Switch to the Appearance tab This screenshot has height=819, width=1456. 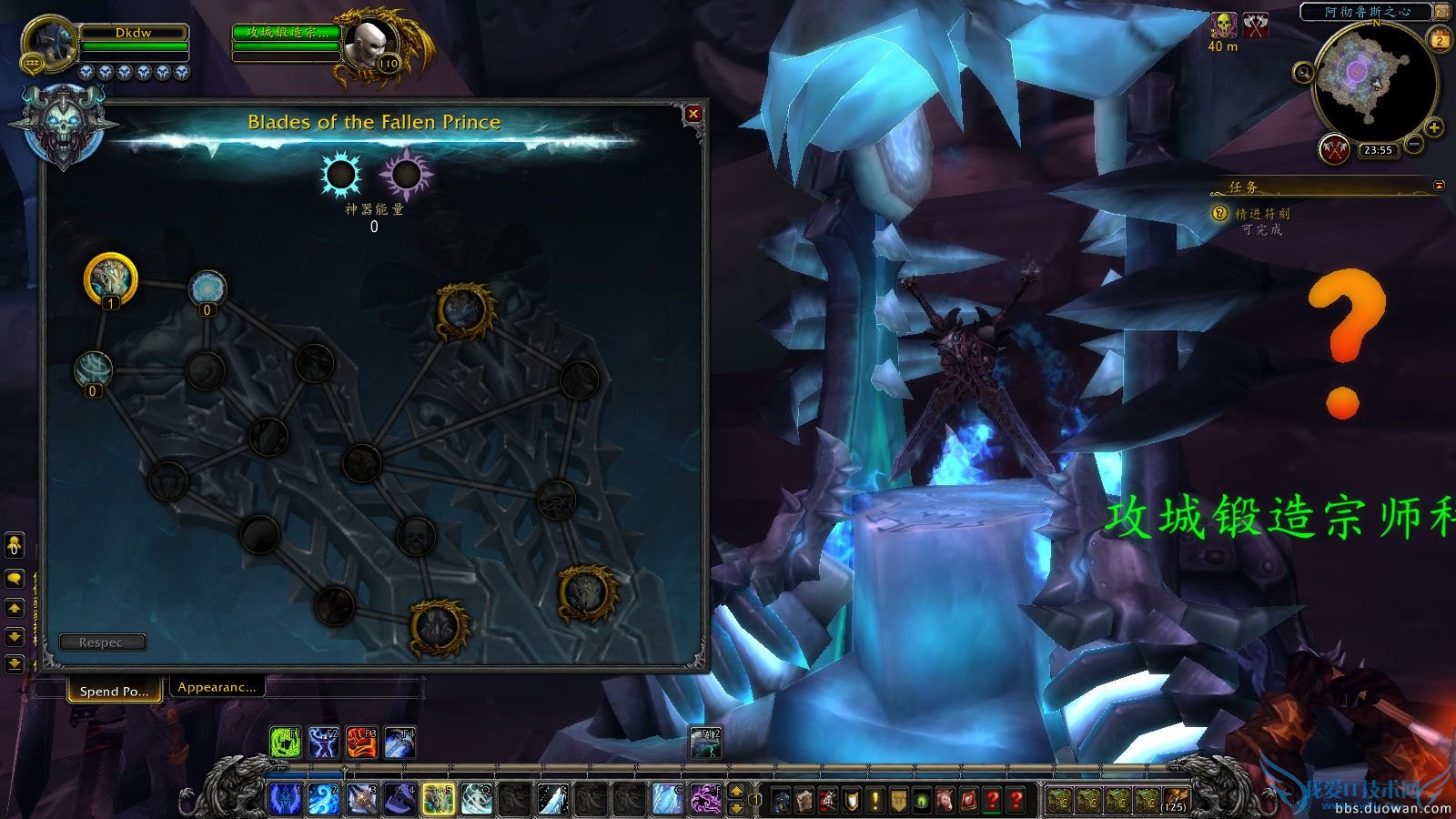tap(217, 687)
